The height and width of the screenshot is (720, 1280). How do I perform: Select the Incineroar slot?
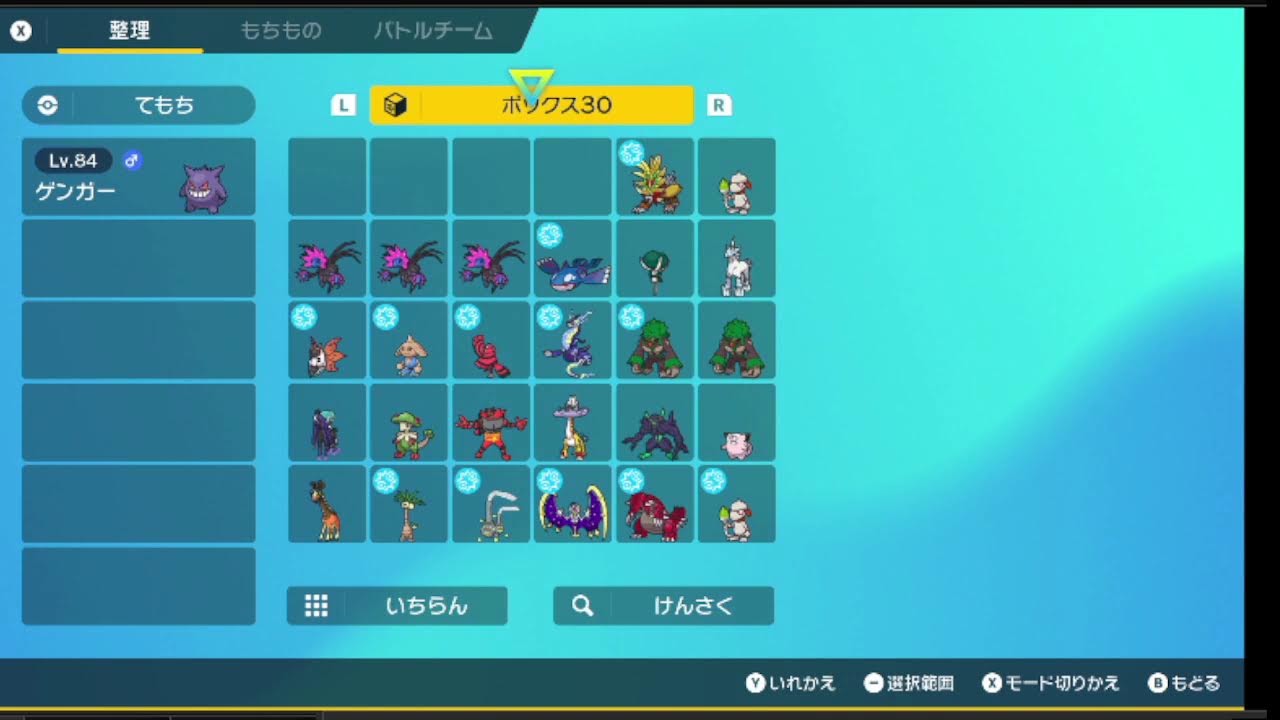pyautogui.click(x=490, y=423)
